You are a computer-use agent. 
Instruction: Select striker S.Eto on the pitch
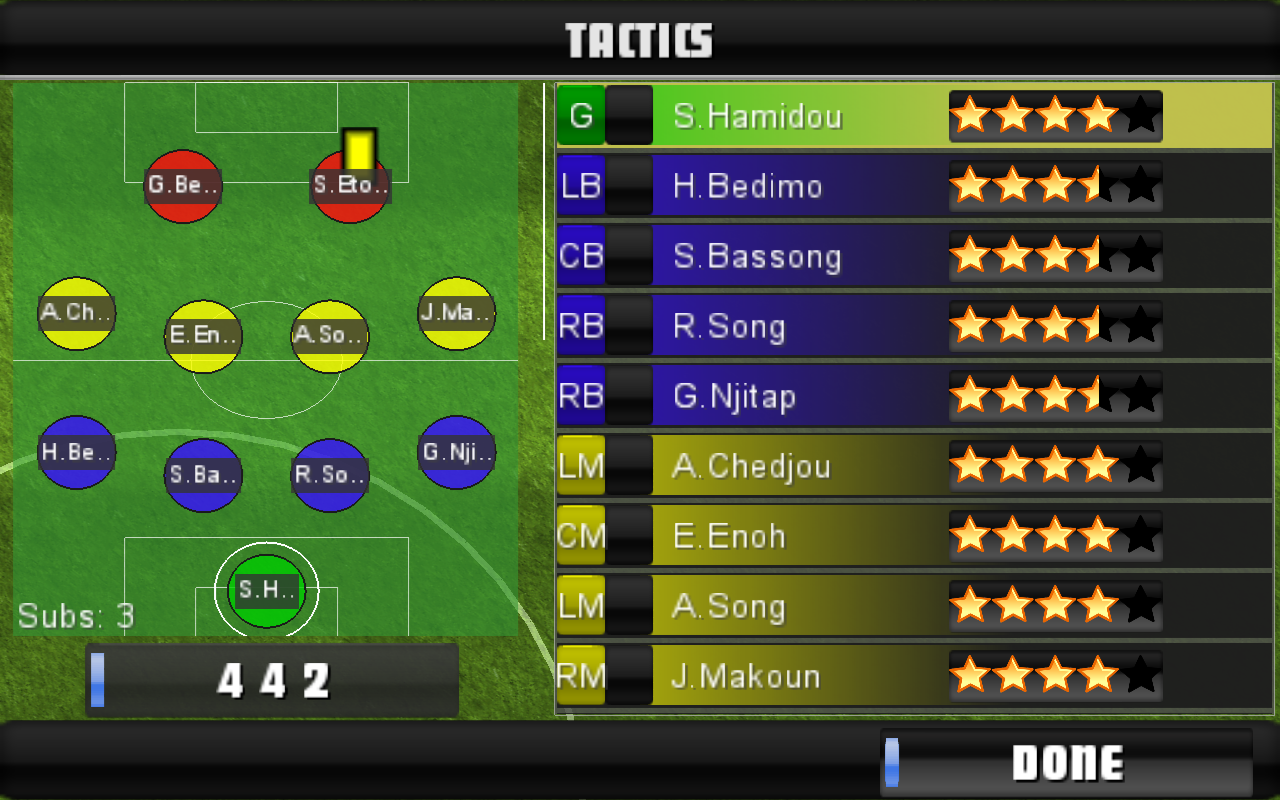click(349, 186)
